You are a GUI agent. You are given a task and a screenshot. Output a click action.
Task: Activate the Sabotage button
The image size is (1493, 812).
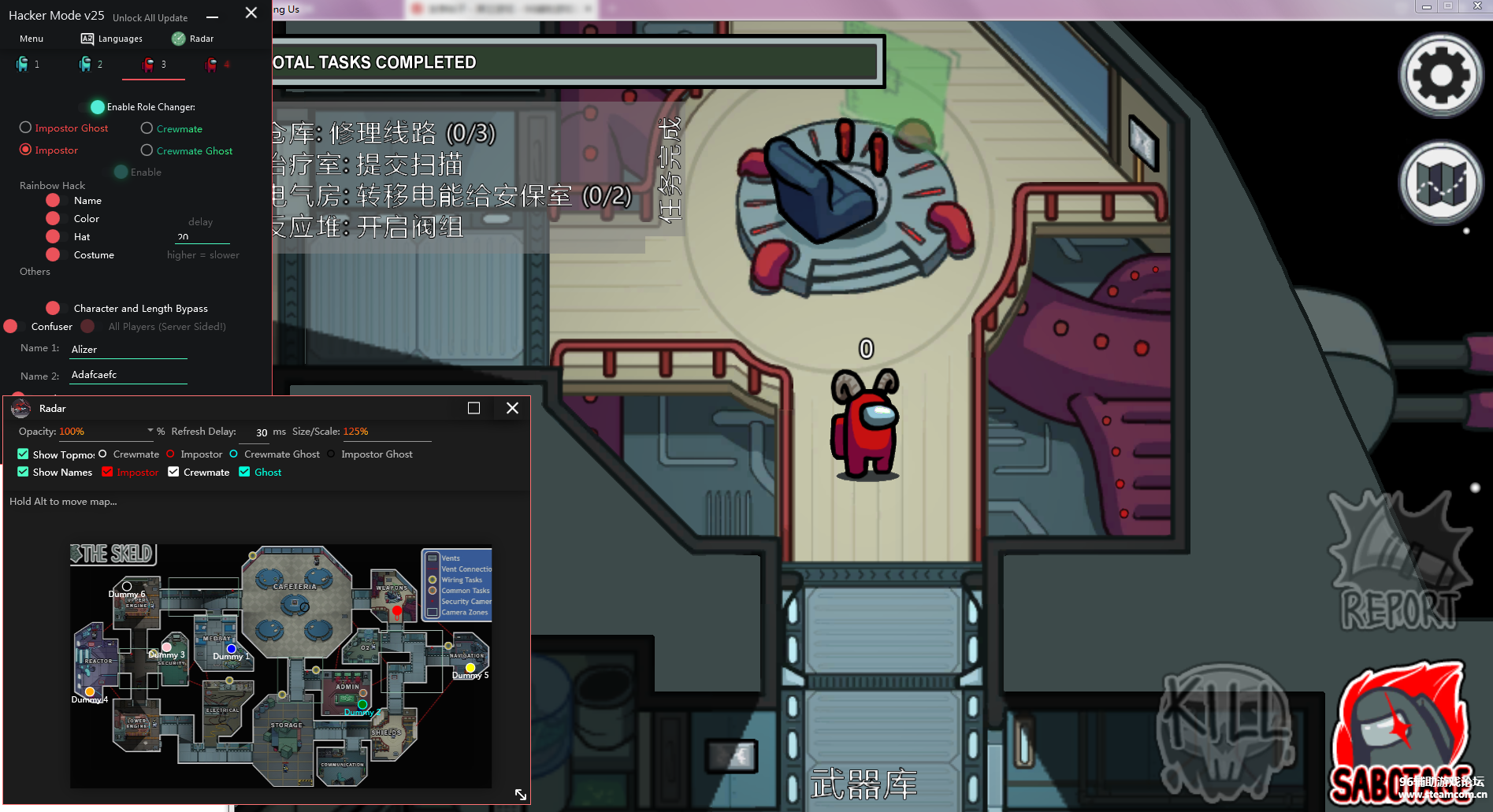1400,736
